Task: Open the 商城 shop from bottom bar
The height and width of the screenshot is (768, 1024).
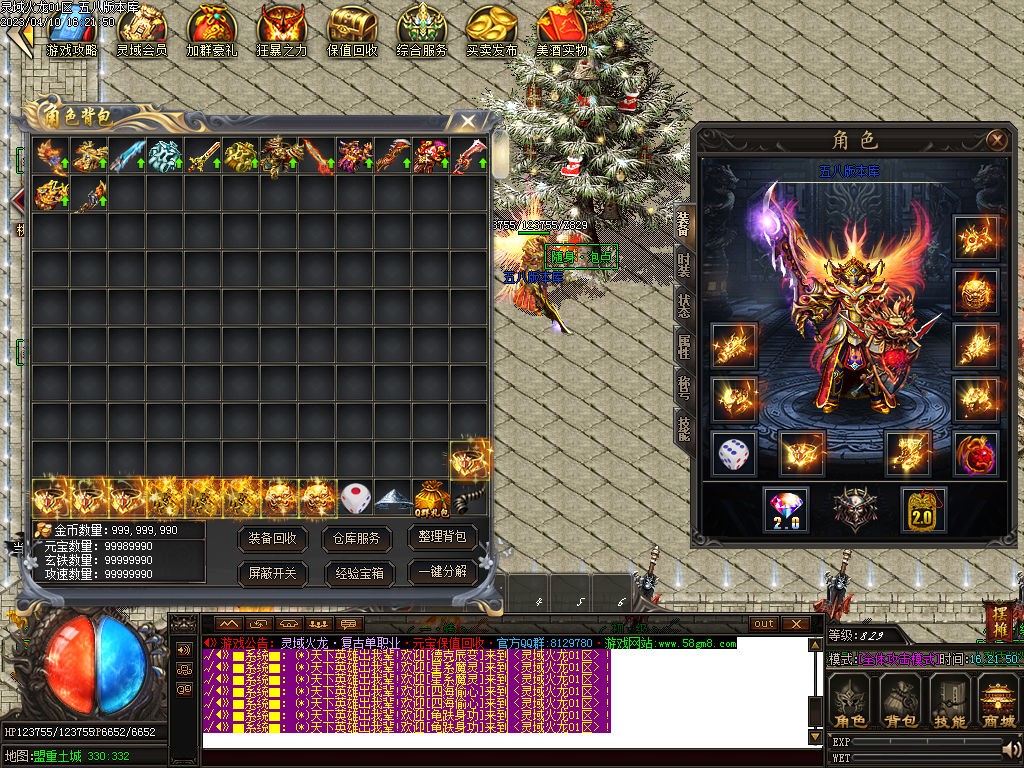Action: [997, 701]
